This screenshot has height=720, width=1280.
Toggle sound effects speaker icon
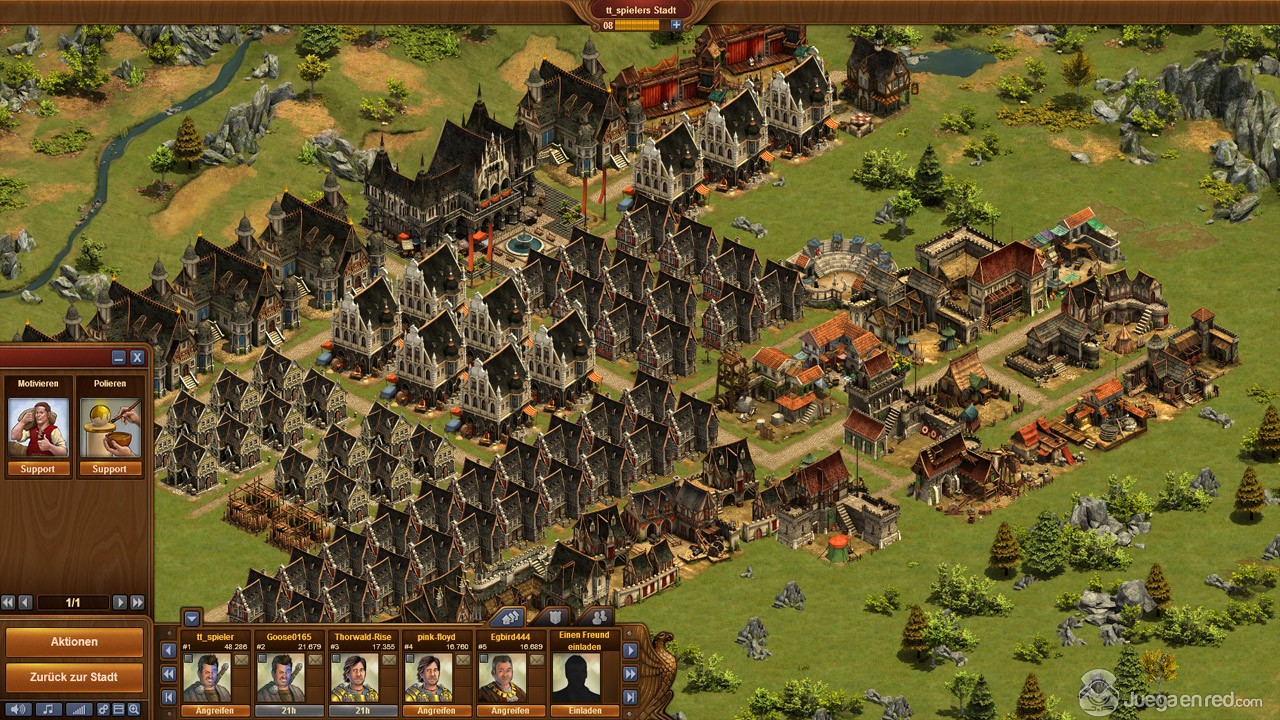[19, 709]
